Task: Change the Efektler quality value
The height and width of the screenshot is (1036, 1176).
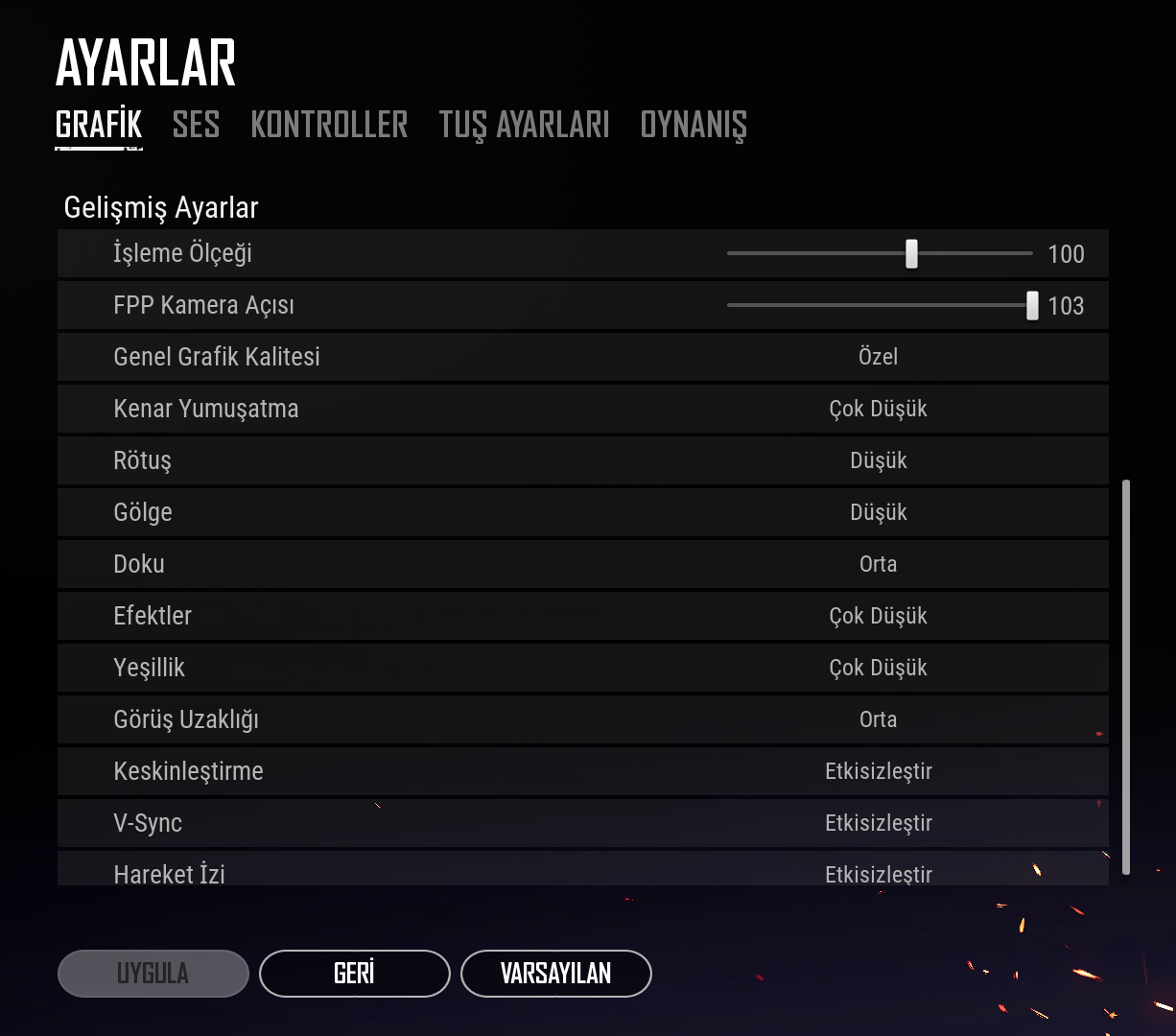Action: [x=878, y=616]
